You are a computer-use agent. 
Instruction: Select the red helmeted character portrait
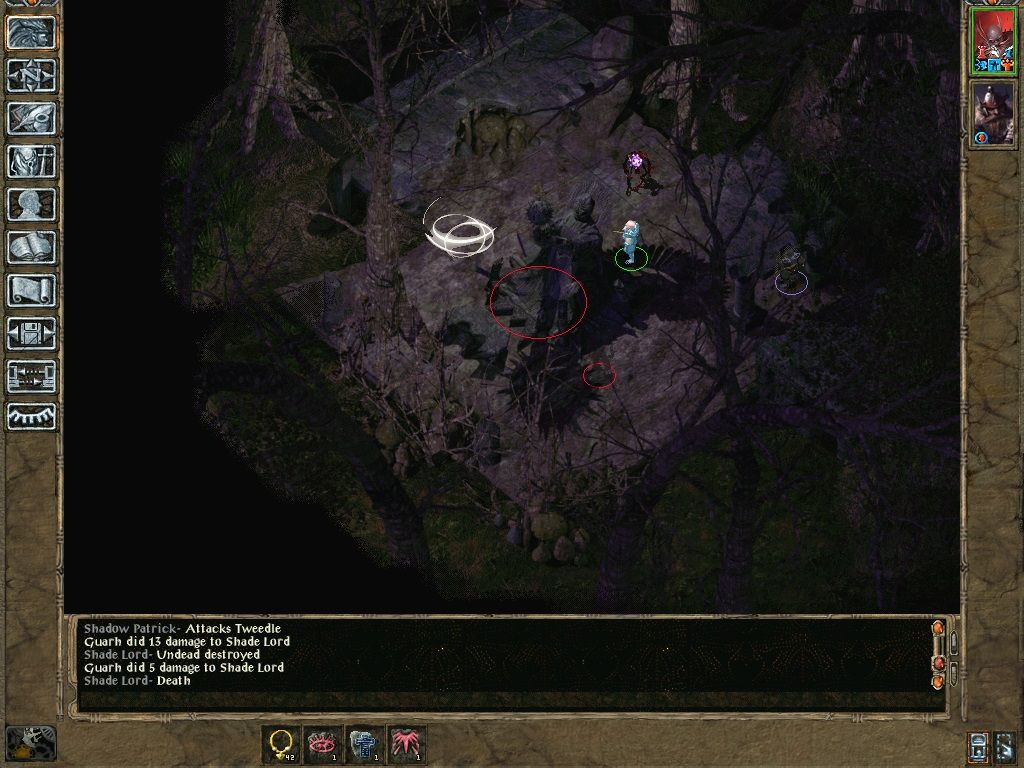coord(993,43)
